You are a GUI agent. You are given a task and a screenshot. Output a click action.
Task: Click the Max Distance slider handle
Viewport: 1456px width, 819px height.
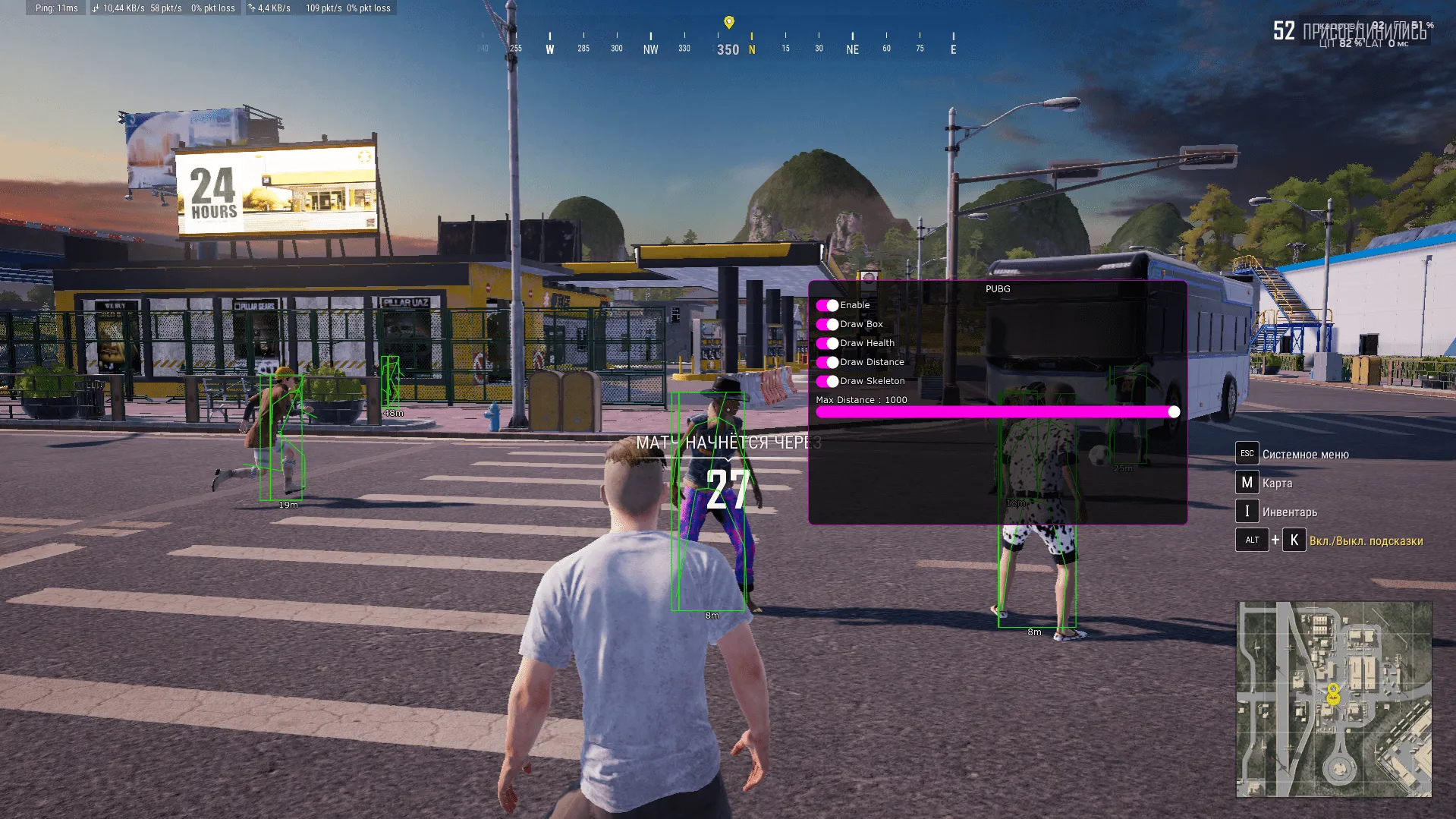click(1174, 411)
